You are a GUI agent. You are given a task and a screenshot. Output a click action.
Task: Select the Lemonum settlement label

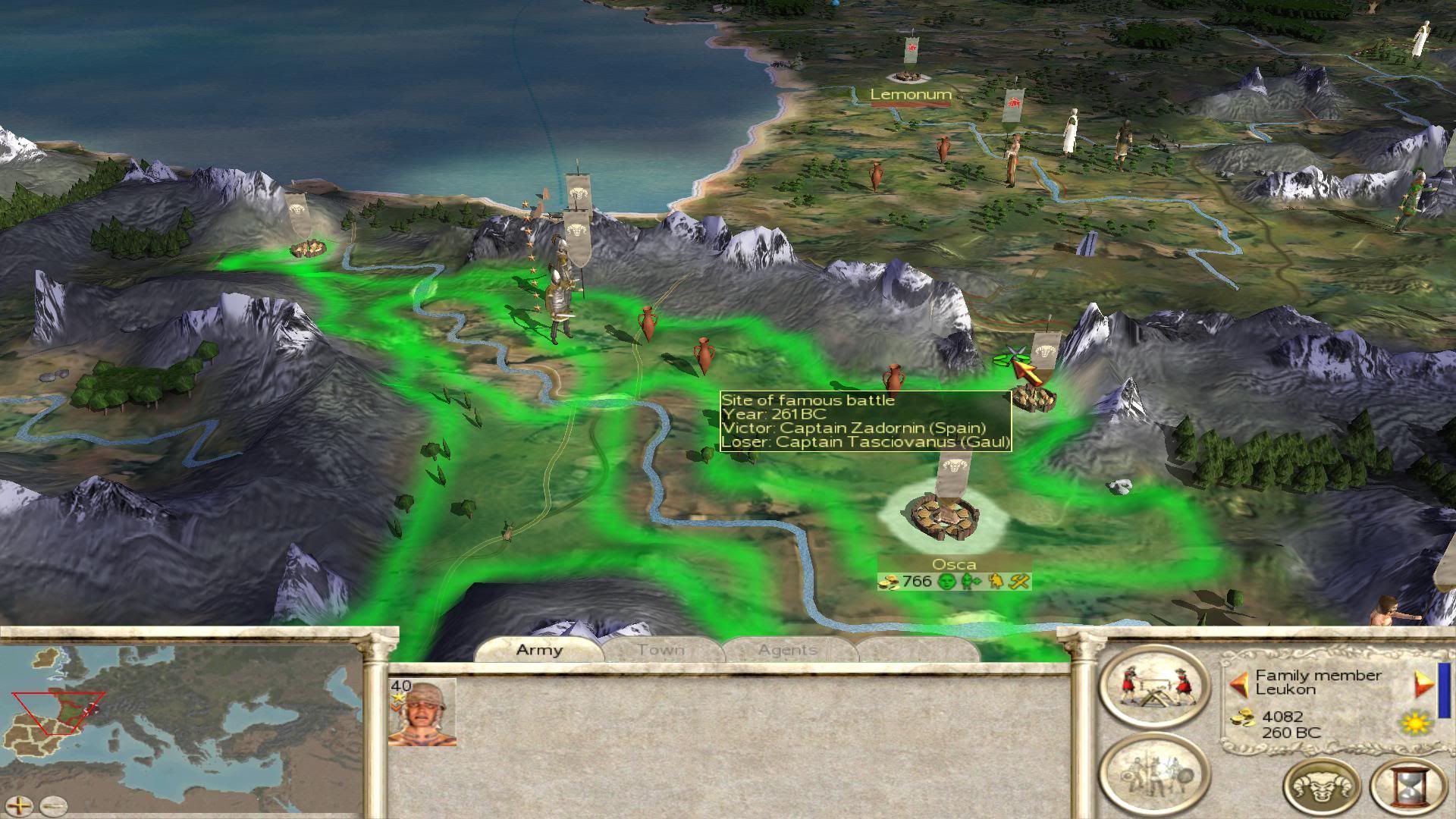[910, 95]
